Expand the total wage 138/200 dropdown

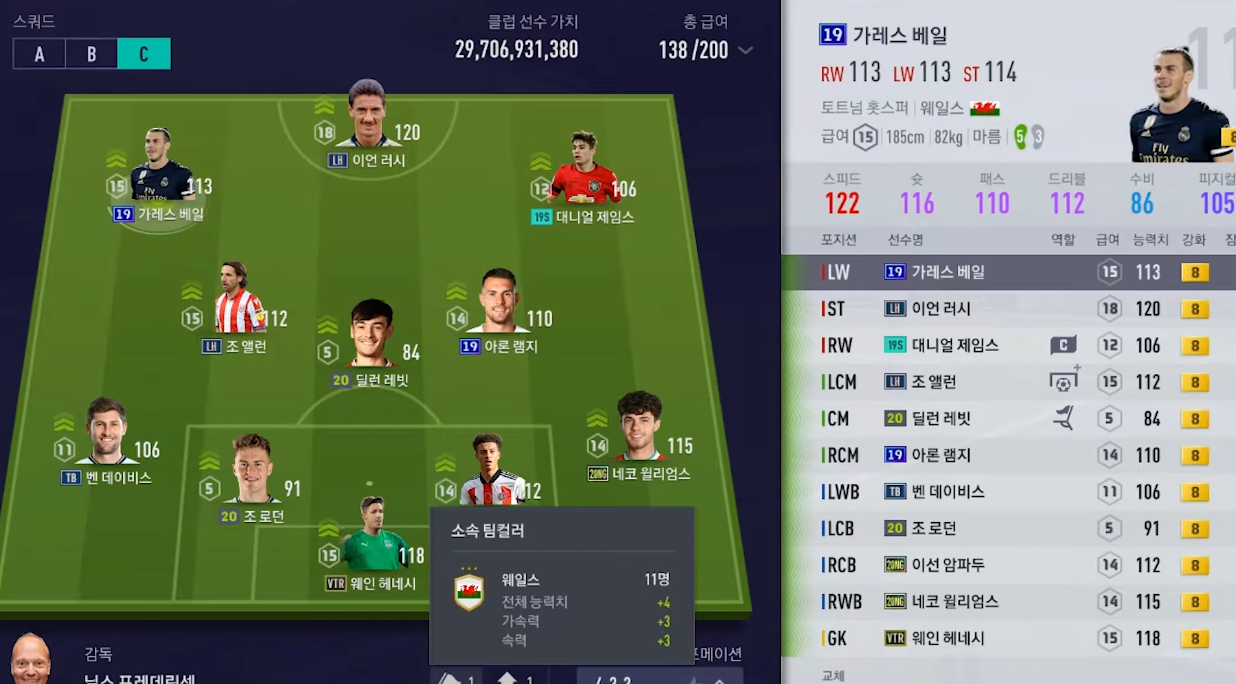(x=745, y=51)
